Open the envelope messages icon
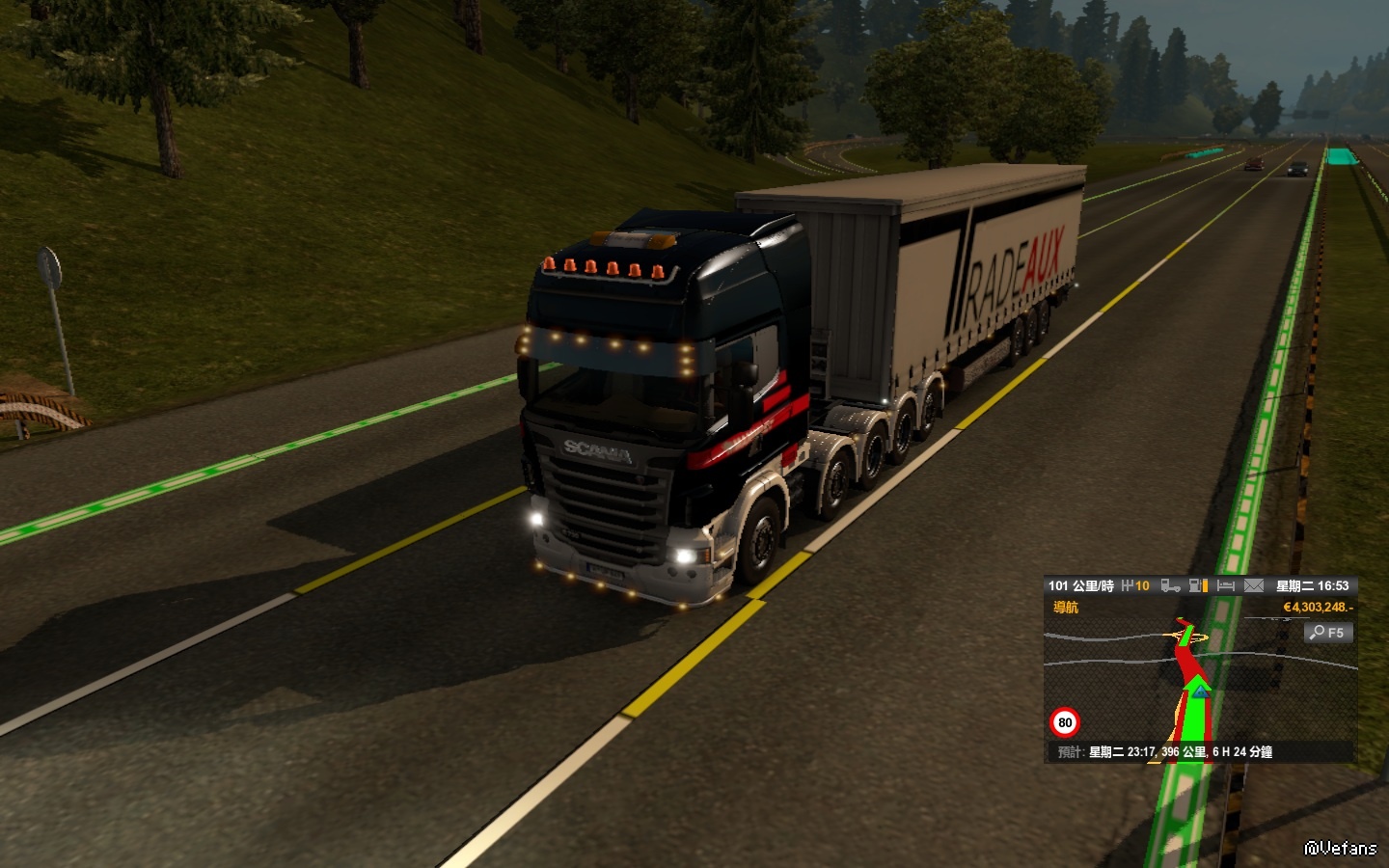This screenshot has height=868, width=1389. [1254, 585]
